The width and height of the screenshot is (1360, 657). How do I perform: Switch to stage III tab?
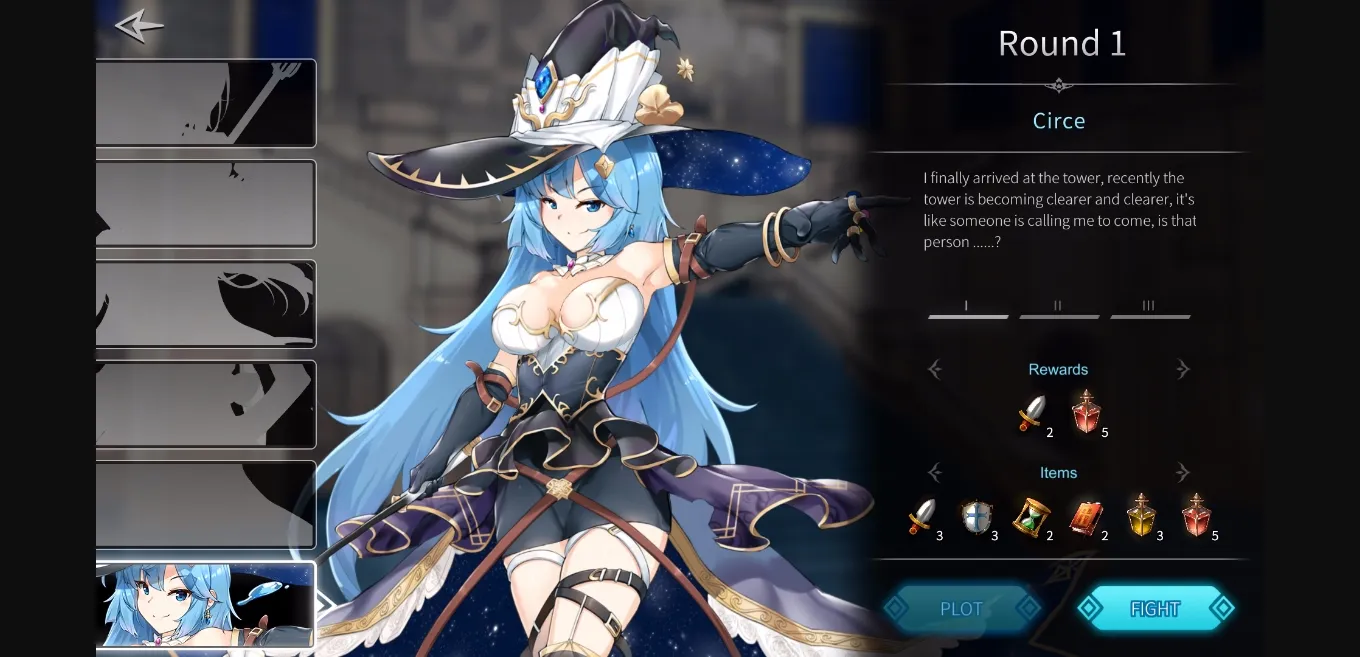1149,309
